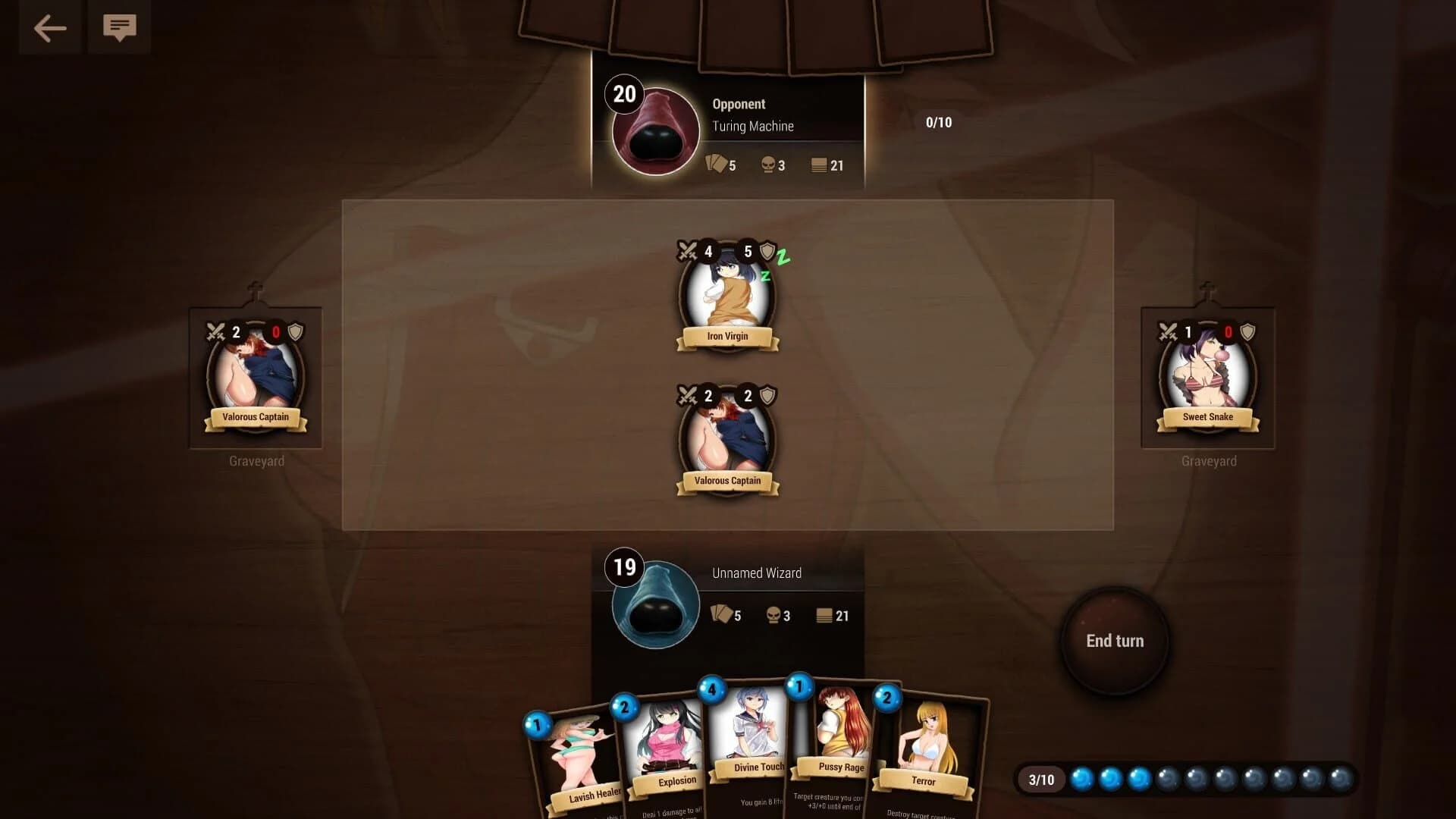Open the chat message panel

[118, 28]
